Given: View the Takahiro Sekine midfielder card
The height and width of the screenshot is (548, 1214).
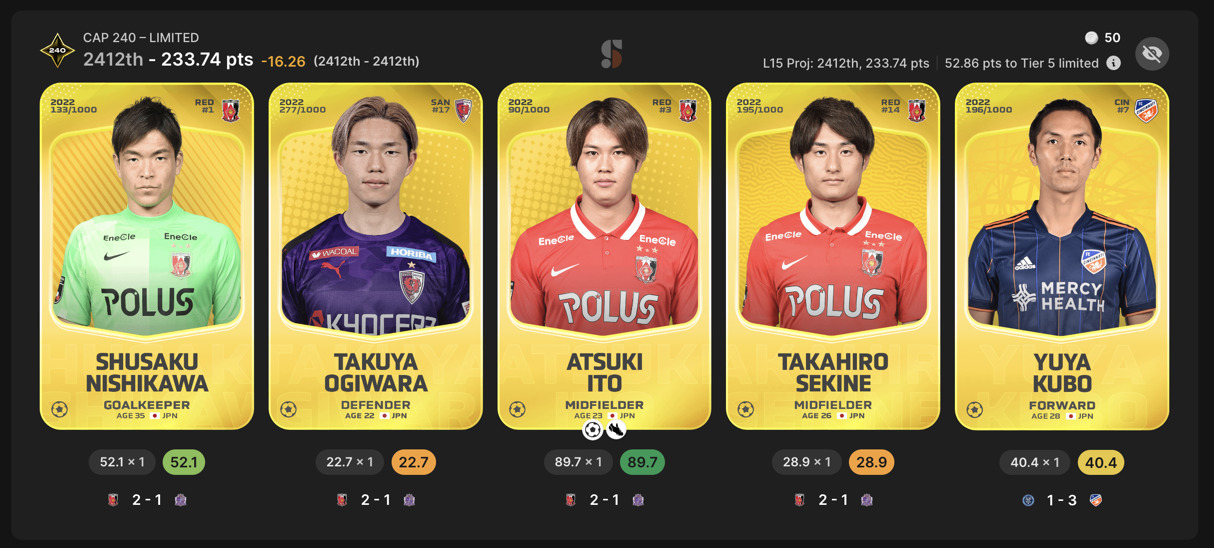Looking at the screenshot, I should (833, 256).
